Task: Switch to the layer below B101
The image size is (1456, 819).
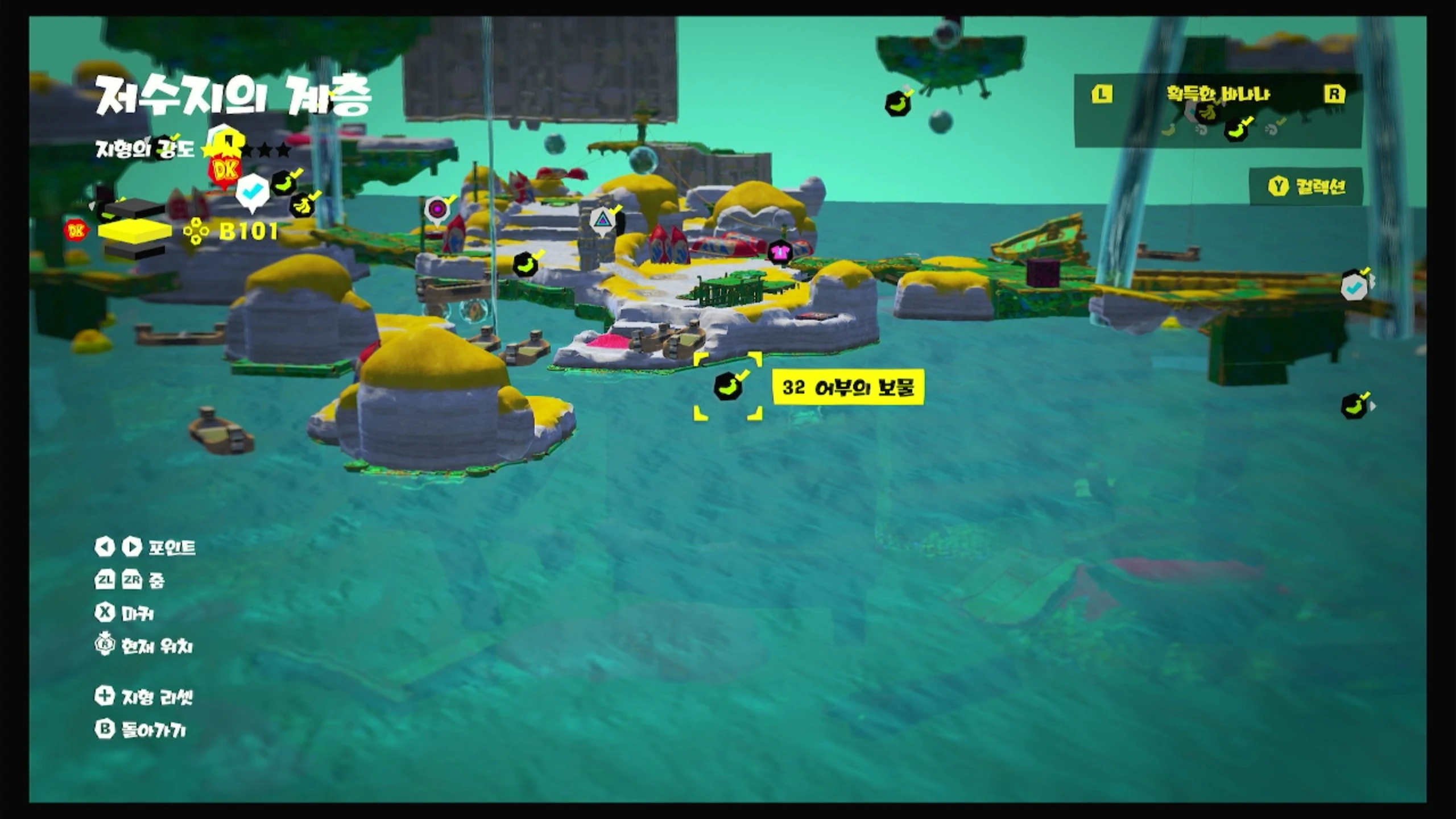Action: point(134,251)
